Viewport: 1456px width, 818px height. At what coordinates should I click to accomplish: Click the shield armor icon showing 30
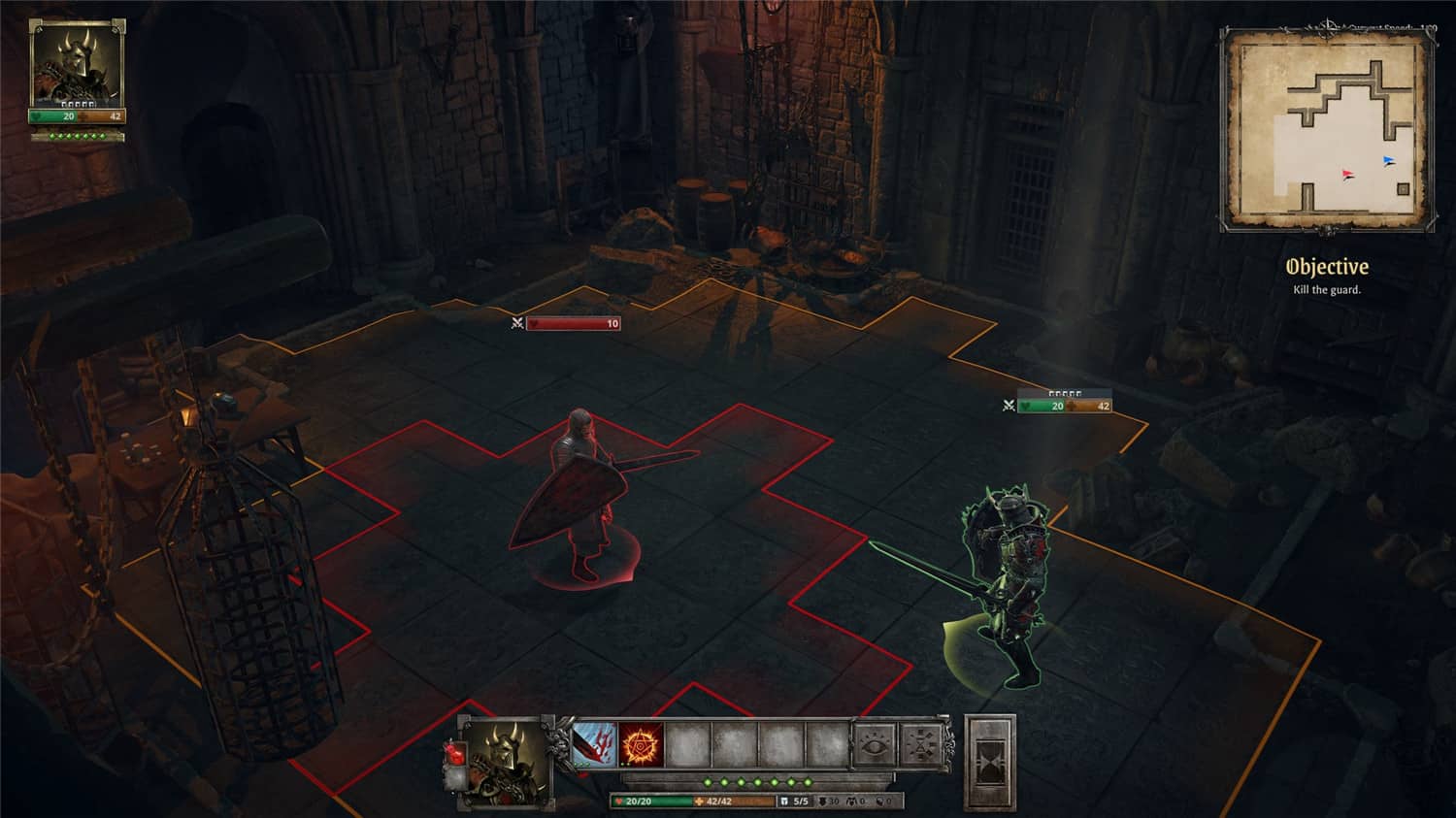coord(825,800)
